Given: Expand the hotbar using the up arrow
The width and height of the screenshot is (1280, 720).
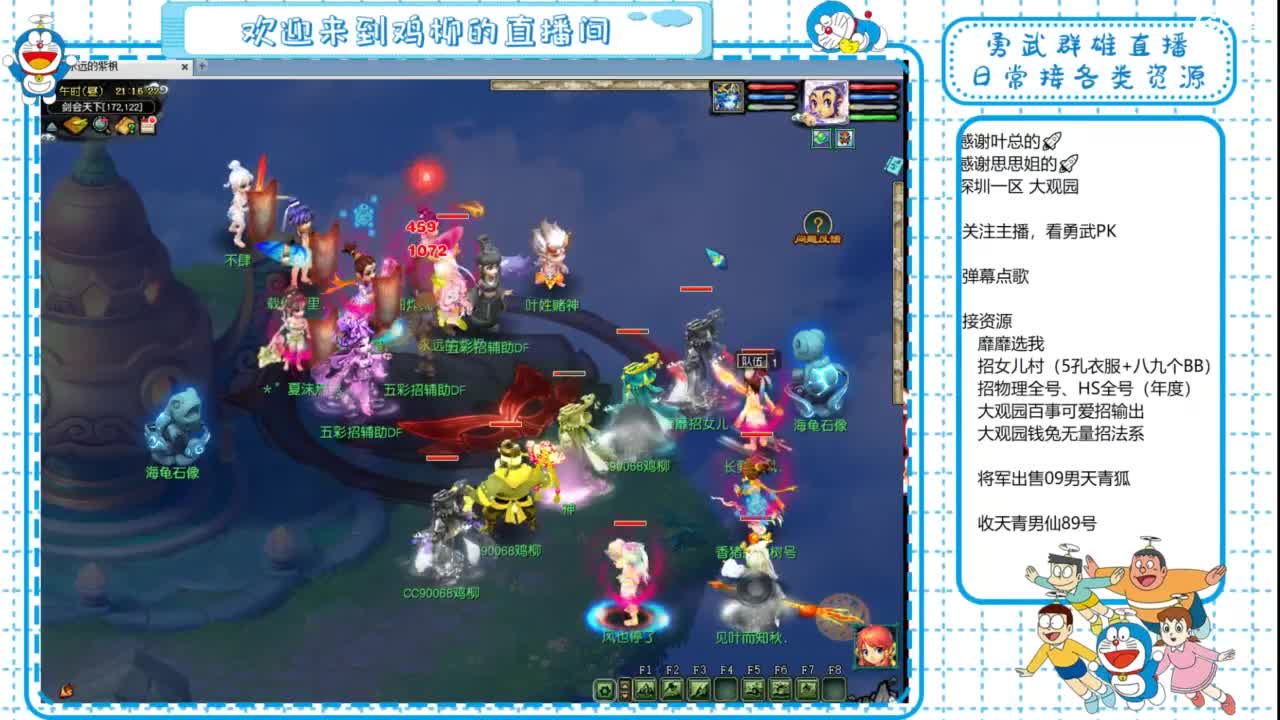Looking at the screenshot, I should click(x=625, y=684).
